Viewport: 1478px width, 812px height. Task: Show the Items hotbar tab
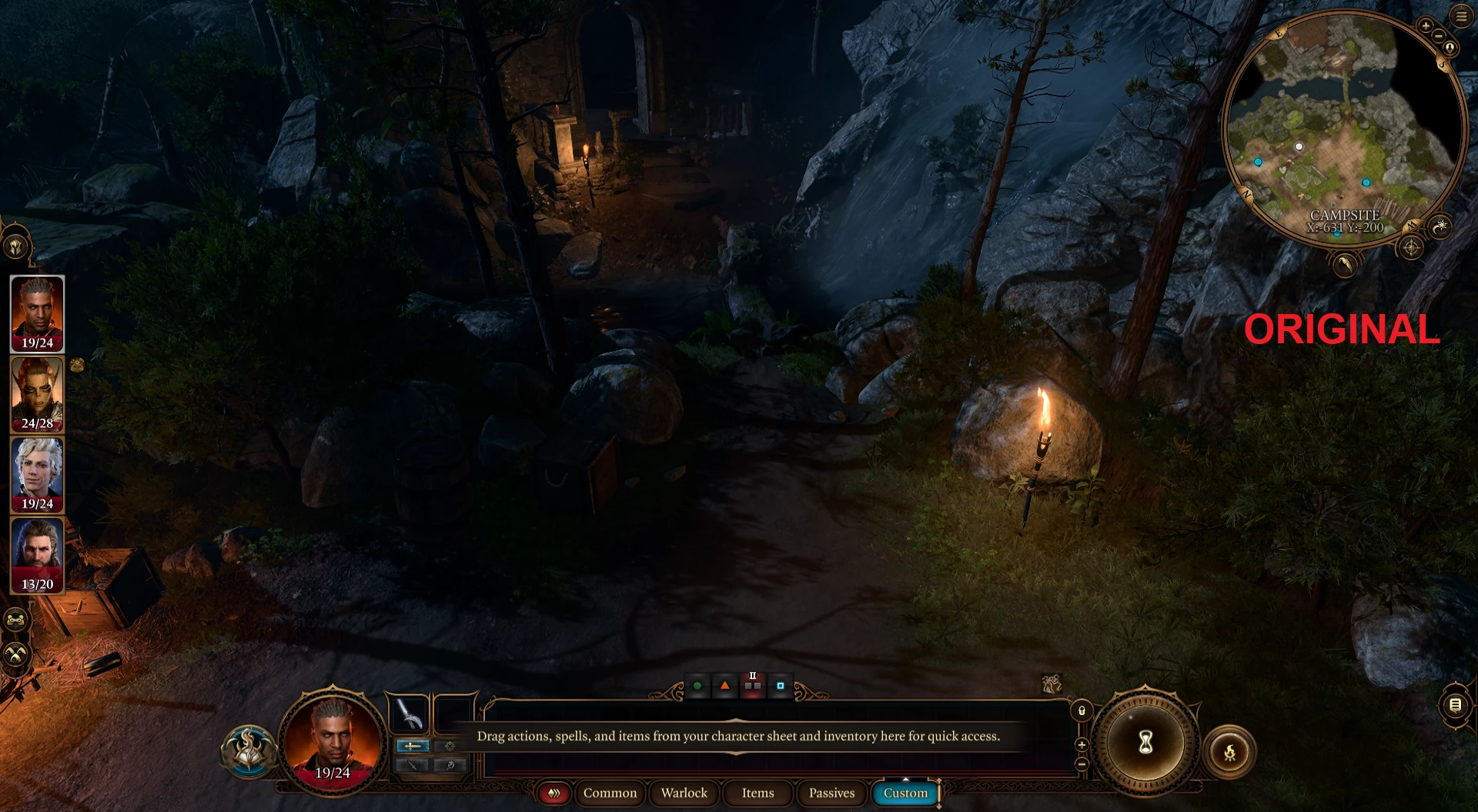point(757,793)
